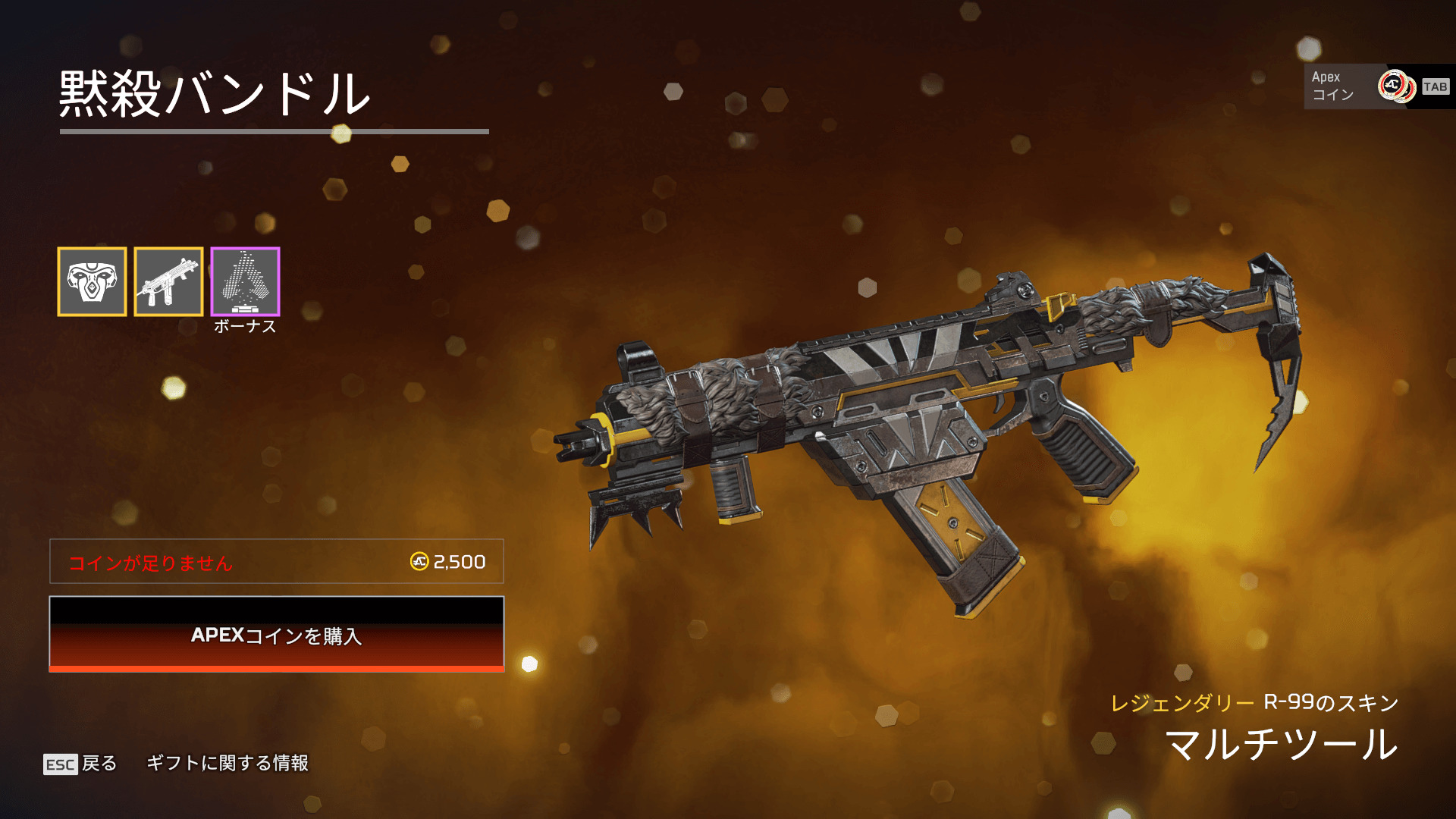Screen dimensions: 1456x819
Task: Go back with the 戻る button
Action: (81, 763)
